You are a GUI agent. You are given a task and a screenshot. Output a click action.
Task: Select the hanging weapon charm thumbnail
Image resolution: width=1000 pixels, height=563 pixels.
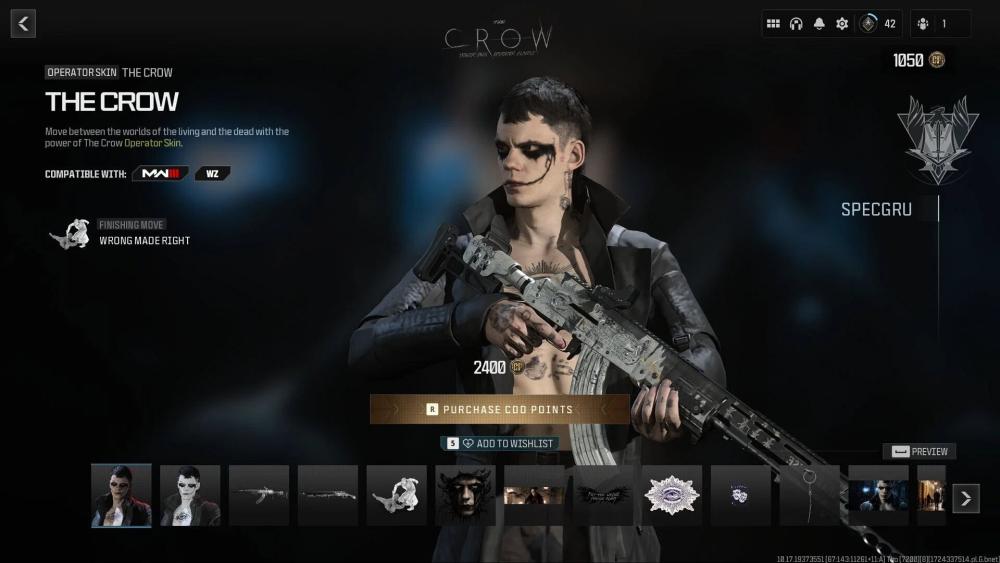coord(810,495)
